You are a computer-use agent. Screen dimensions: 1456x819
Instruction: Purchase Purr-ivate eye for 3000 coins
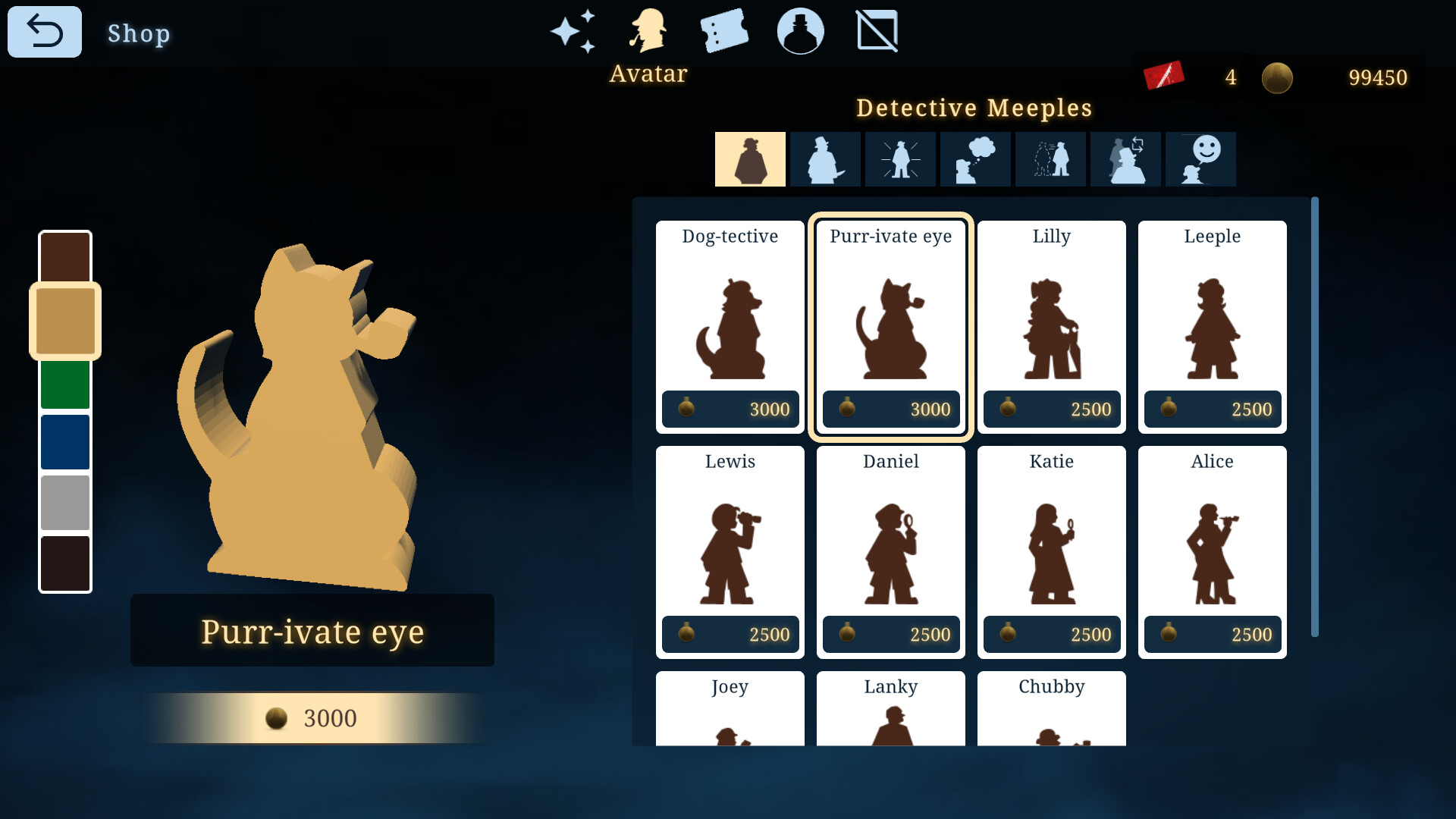point(312,718)
